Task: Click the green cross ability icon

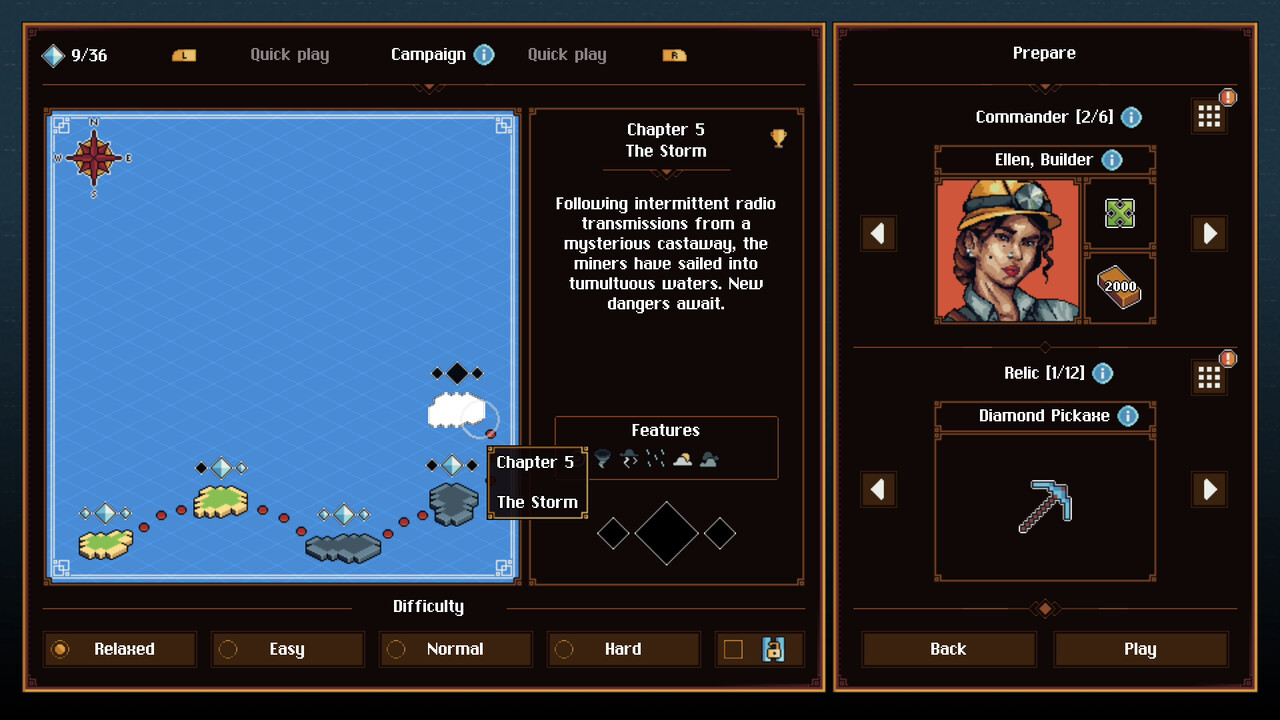Action: [x=1120, y=214]
